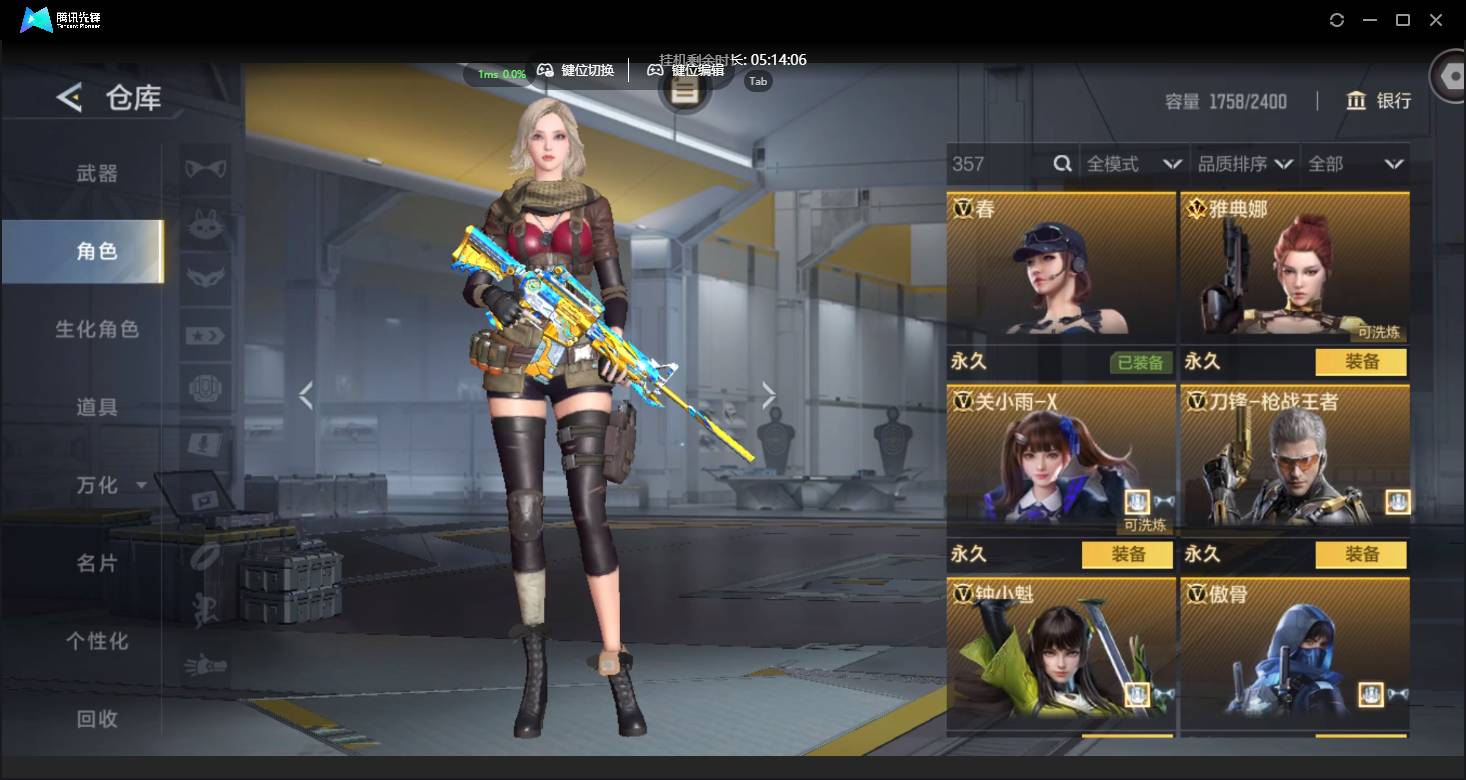1466x780 pixels.
Task: Open the 全部 filter dropdown
Action: (x=1355, y=164)
